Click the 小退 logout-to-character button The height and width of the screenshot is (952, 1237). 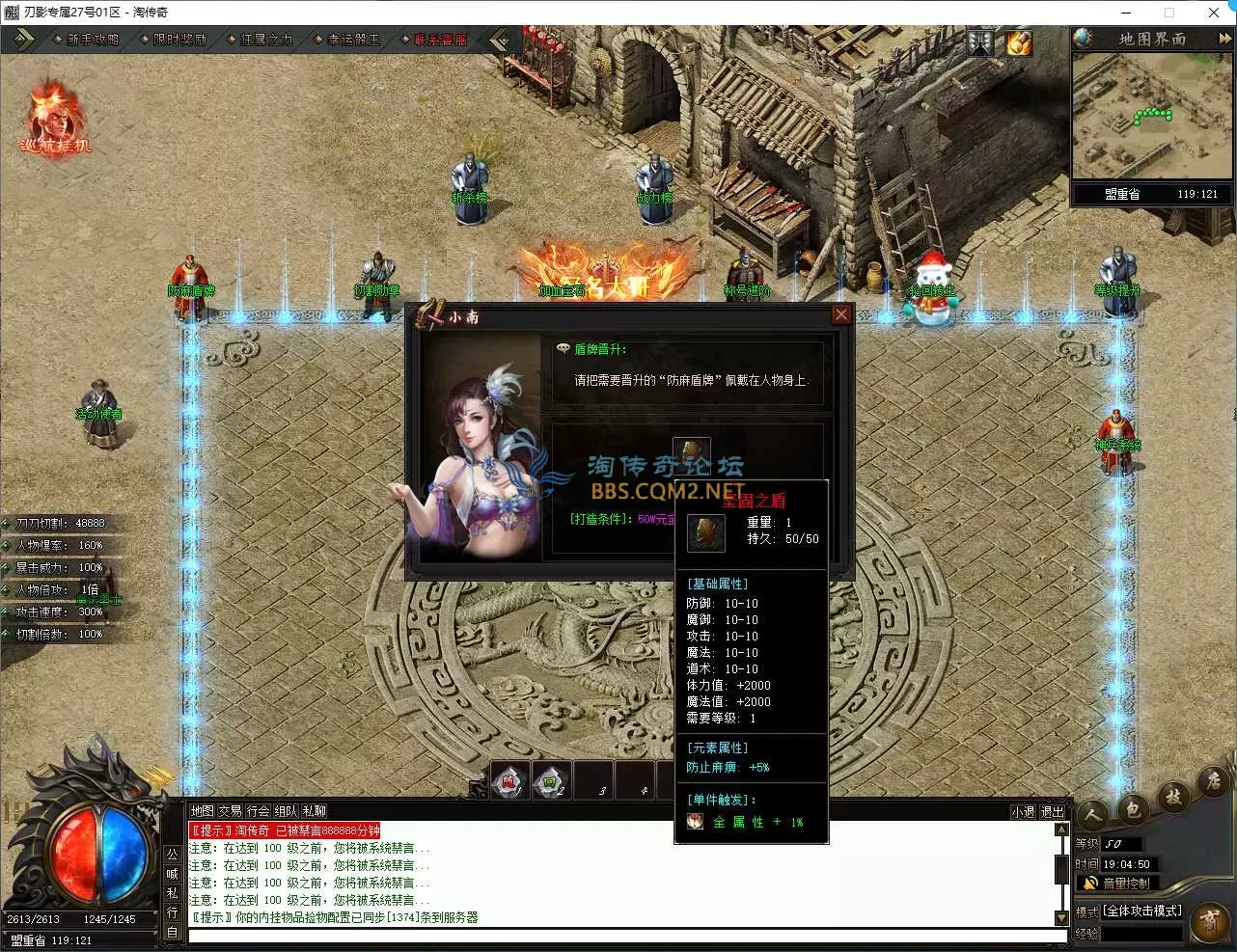coord(1023,812)
